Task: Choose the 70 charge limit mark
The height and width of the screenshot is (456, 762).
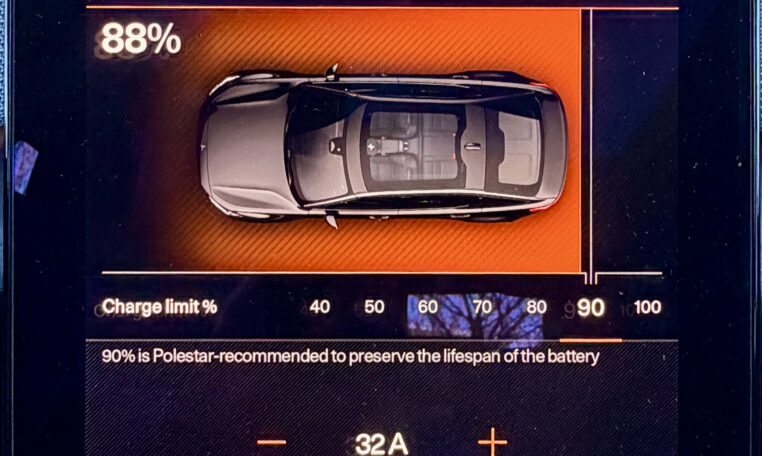Action: (x=482, y=307)
